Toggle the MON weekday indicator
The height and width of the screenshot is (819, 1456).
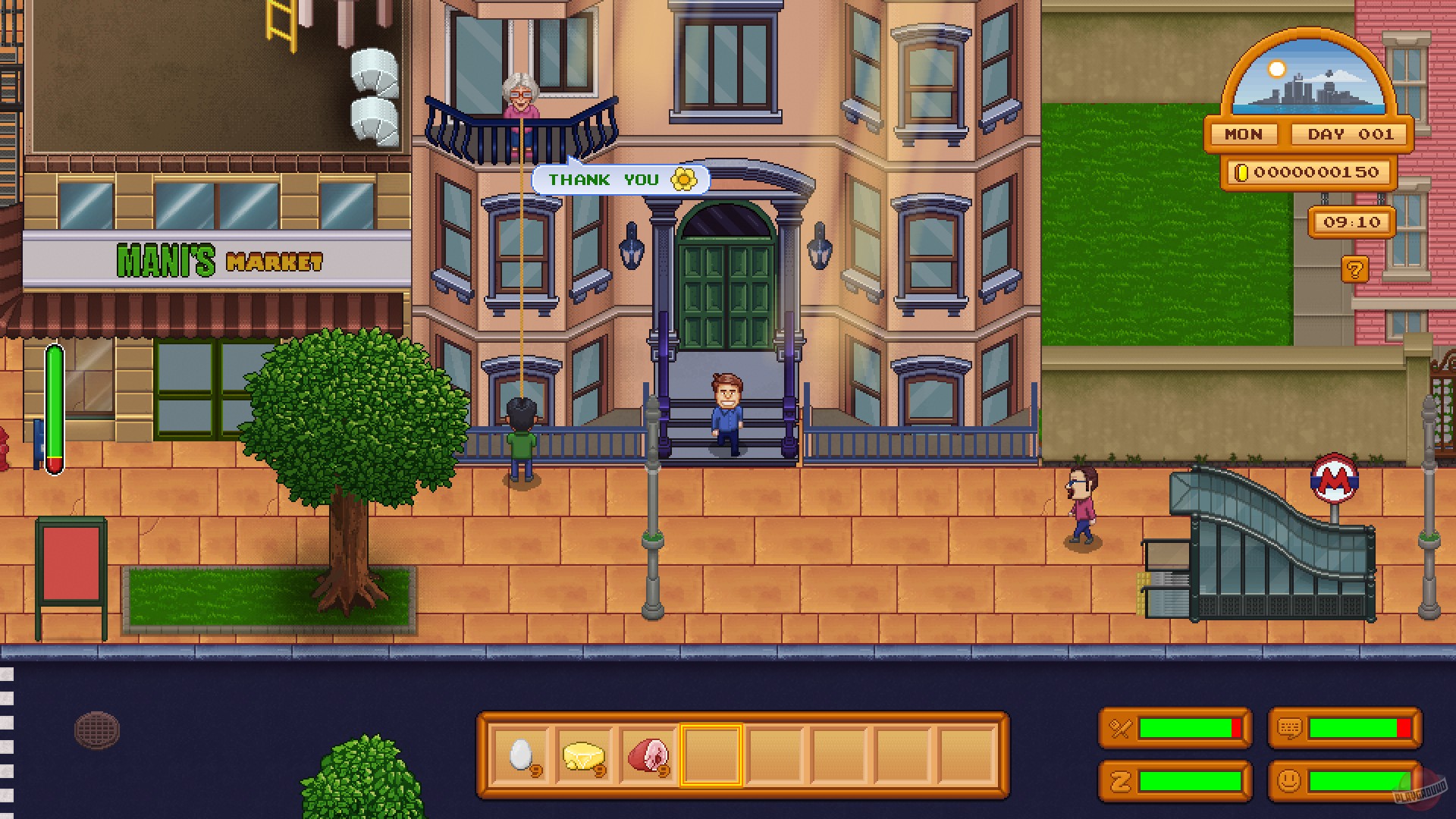(1242, 134)
